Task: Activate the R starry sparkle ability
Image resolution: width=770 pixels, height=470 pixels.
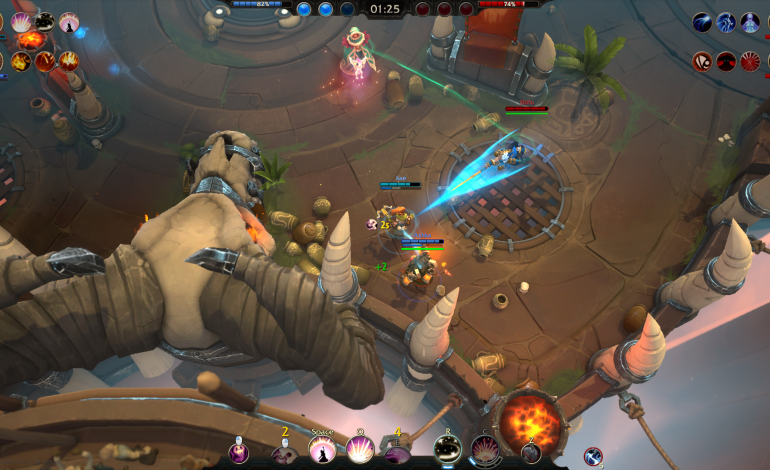Action: (446, 451)
